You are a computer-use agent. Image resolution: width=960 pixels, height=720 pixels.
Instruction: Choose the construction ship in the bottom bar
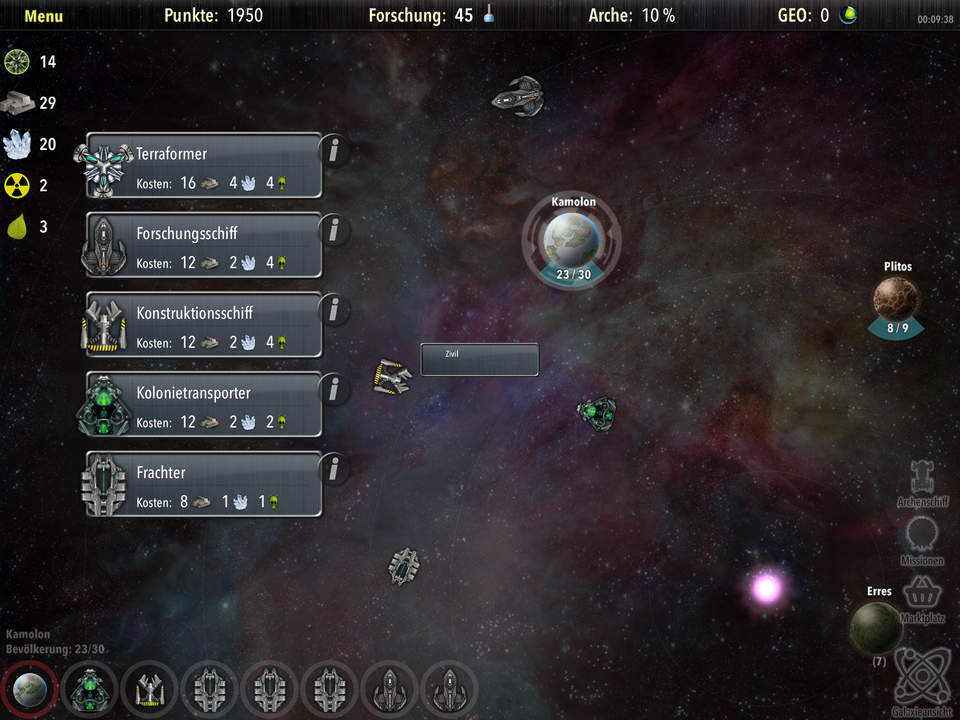150,689
